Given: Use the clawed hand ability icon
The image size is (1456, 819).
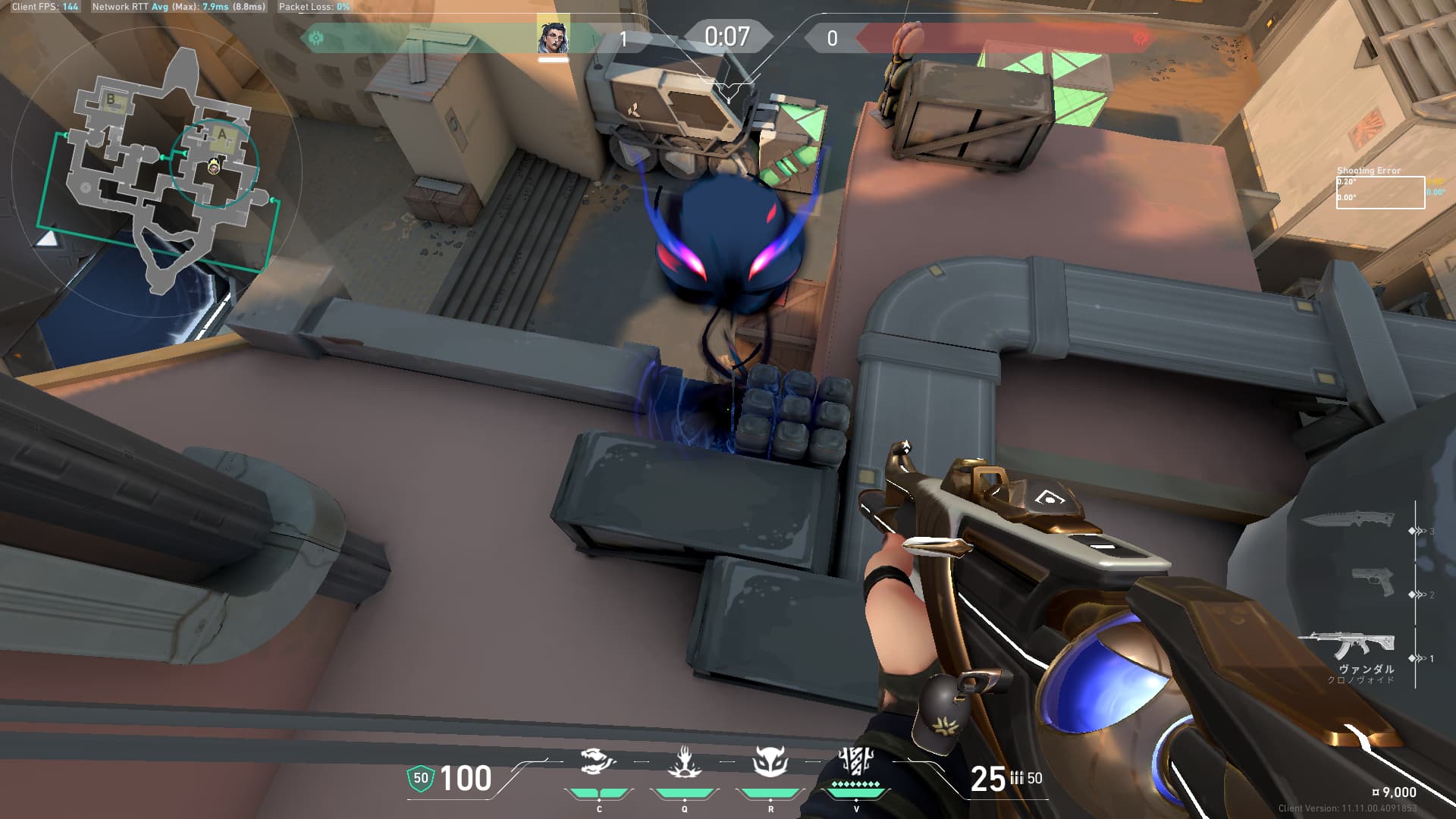Looking at the screenshot, I should (x=684, y=761).
